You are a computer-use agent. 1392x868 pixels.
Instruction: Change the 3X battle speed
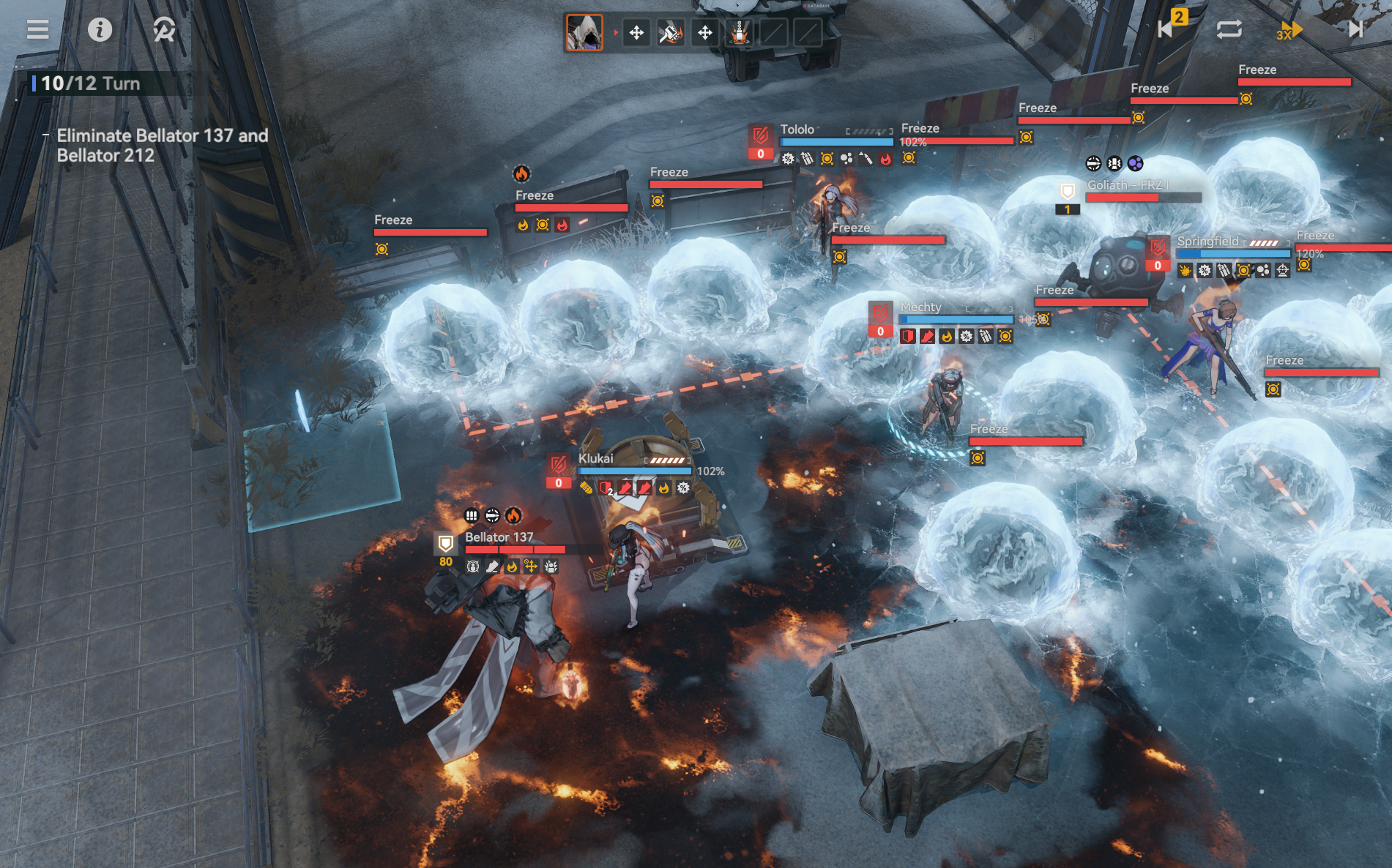(1289, 30)
